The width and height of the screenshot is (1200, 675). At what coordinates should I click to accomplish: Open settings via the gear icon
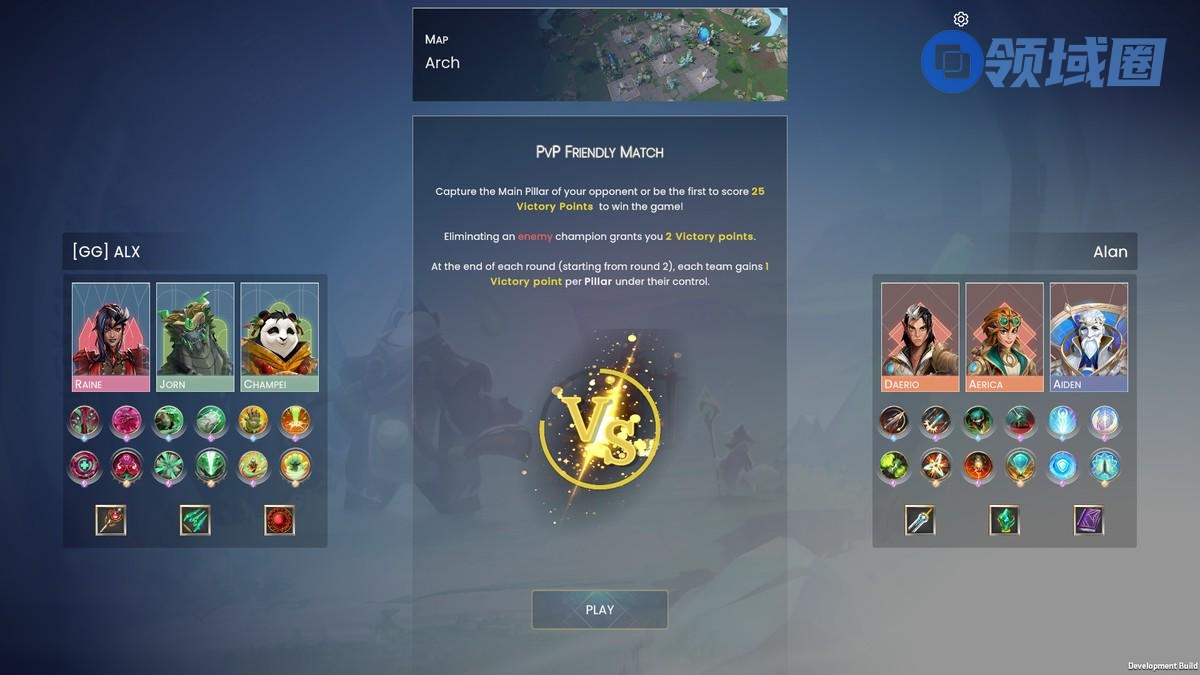(961, 19)
